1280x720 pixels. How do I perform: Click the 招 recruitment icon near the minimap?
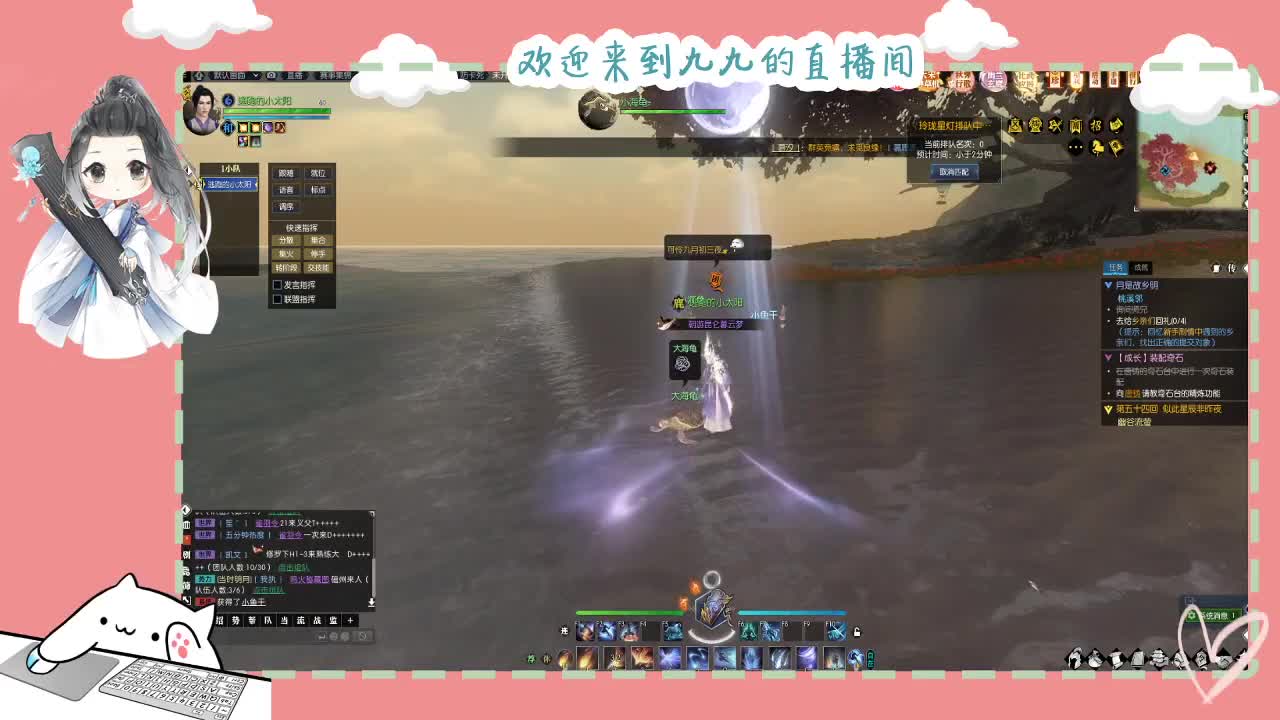pyautogui.click(x=1097, y=125)
